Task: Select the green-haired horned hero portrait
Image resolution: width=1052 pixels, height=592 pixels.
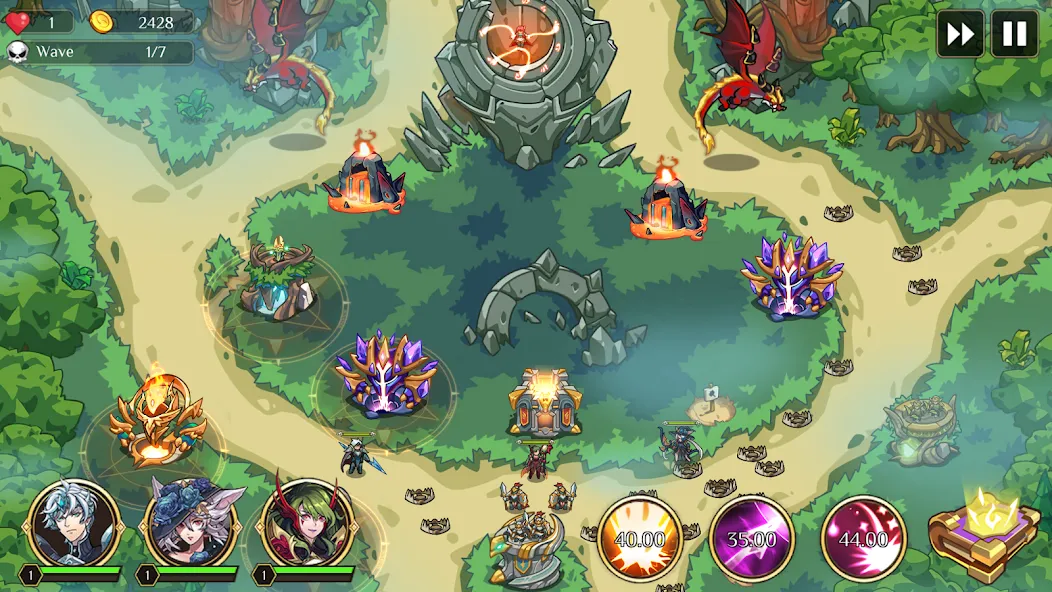Action: click(307, 523)
